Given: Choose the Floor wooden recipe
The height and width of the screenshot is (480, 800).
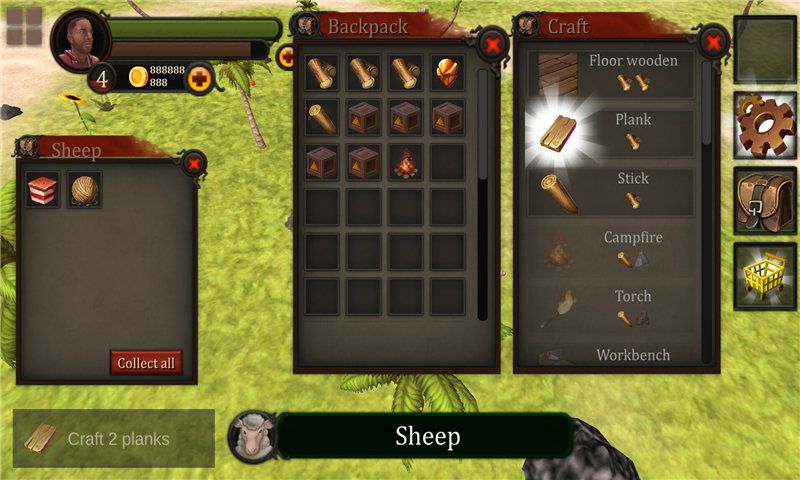Looking at the screenshot, I should point(611,74).
